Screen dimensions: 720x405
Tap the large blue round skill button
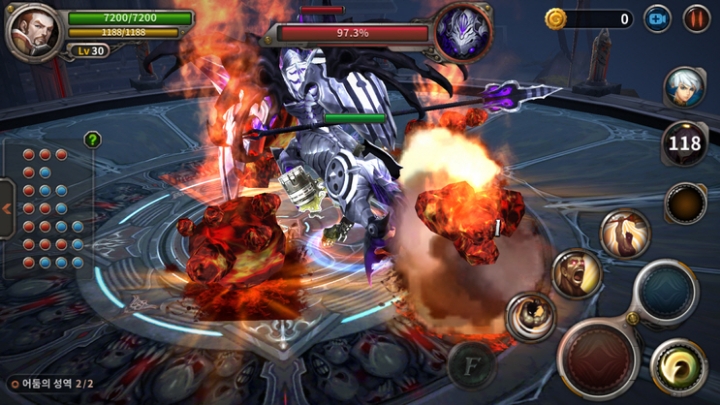pos(665,292)
